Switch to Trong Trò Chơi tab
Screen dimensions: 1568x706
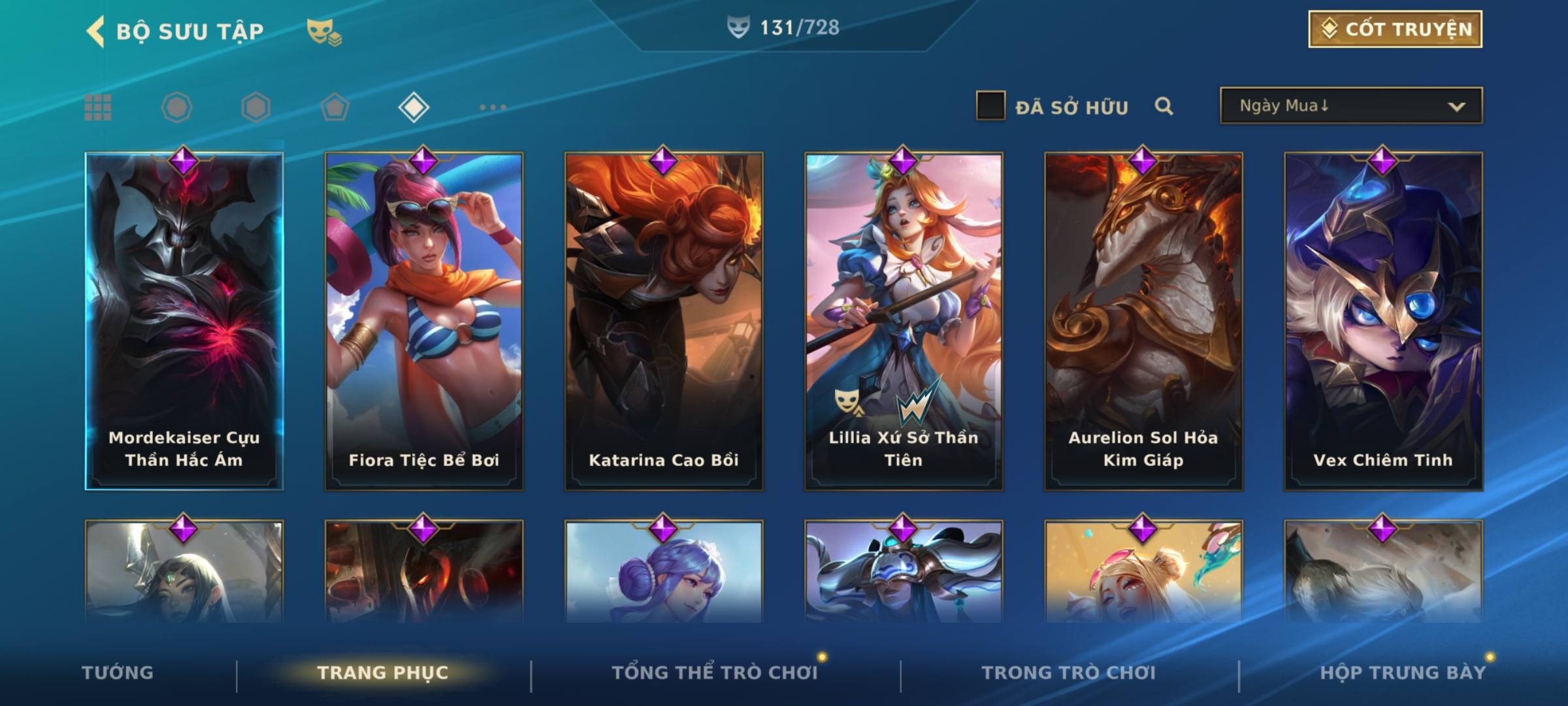point(1069,673)
